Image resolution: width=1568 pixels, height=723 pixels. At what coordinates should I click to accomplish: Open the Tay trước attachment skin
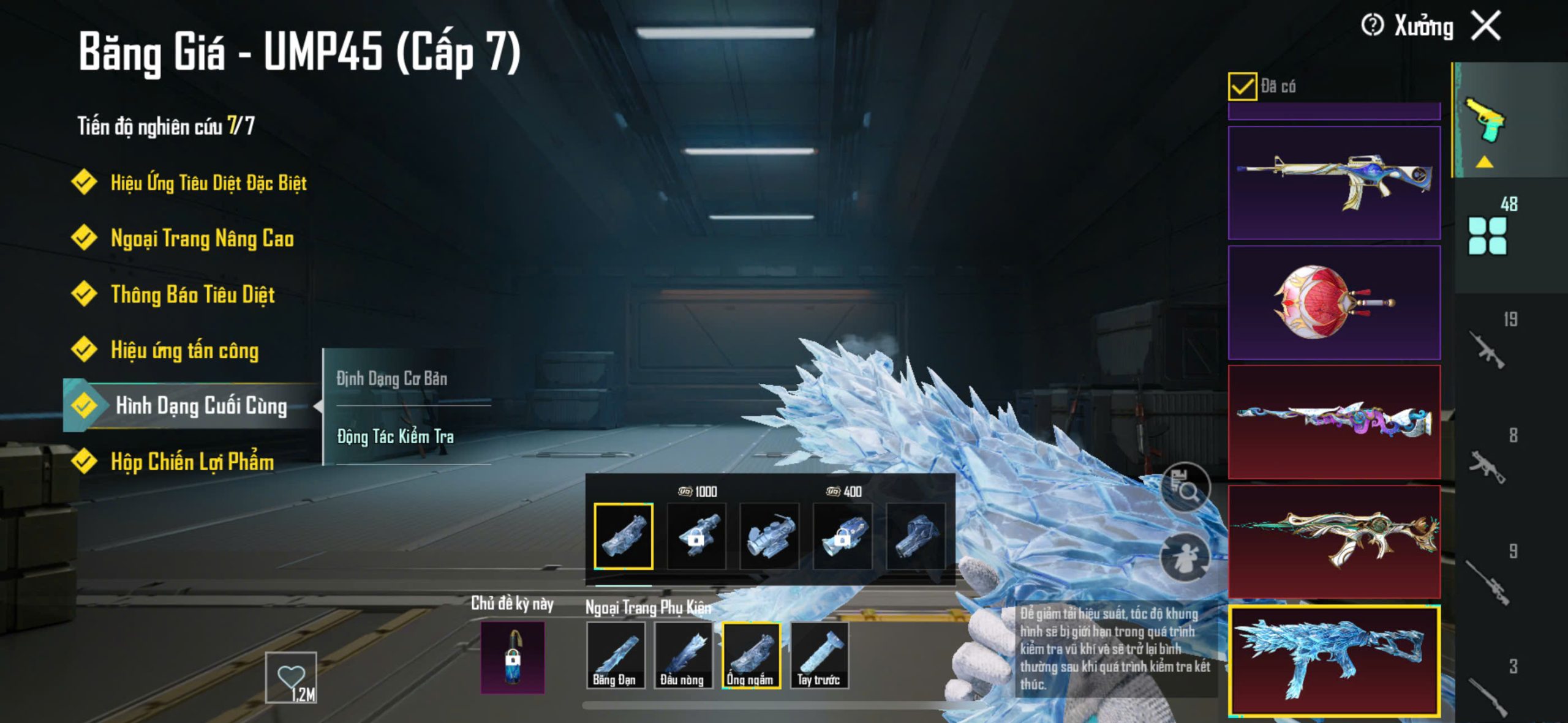819,655
